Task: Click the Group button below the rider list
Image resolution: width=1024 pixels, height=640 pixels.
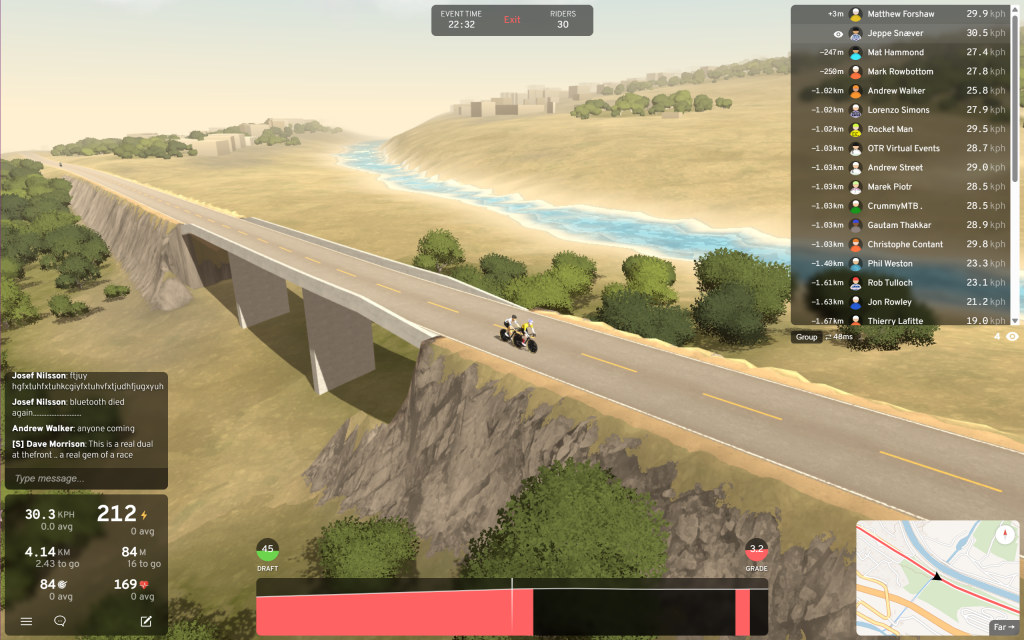Action: coord(806,337)
